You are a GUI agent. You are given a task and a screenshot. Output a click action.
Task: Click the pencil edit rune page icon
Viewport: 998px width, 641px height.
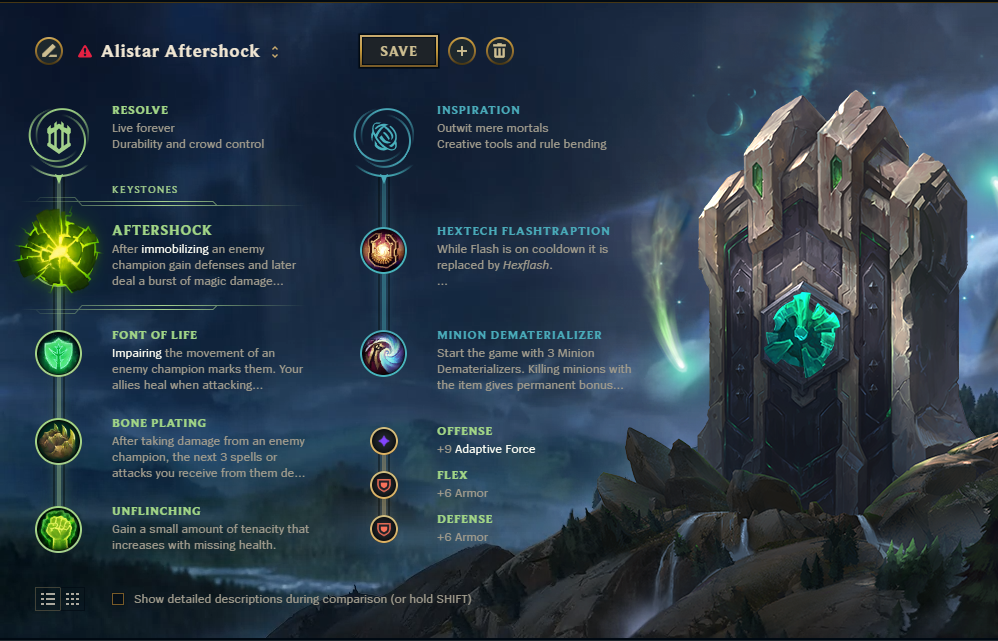click(x=48, y=50)
